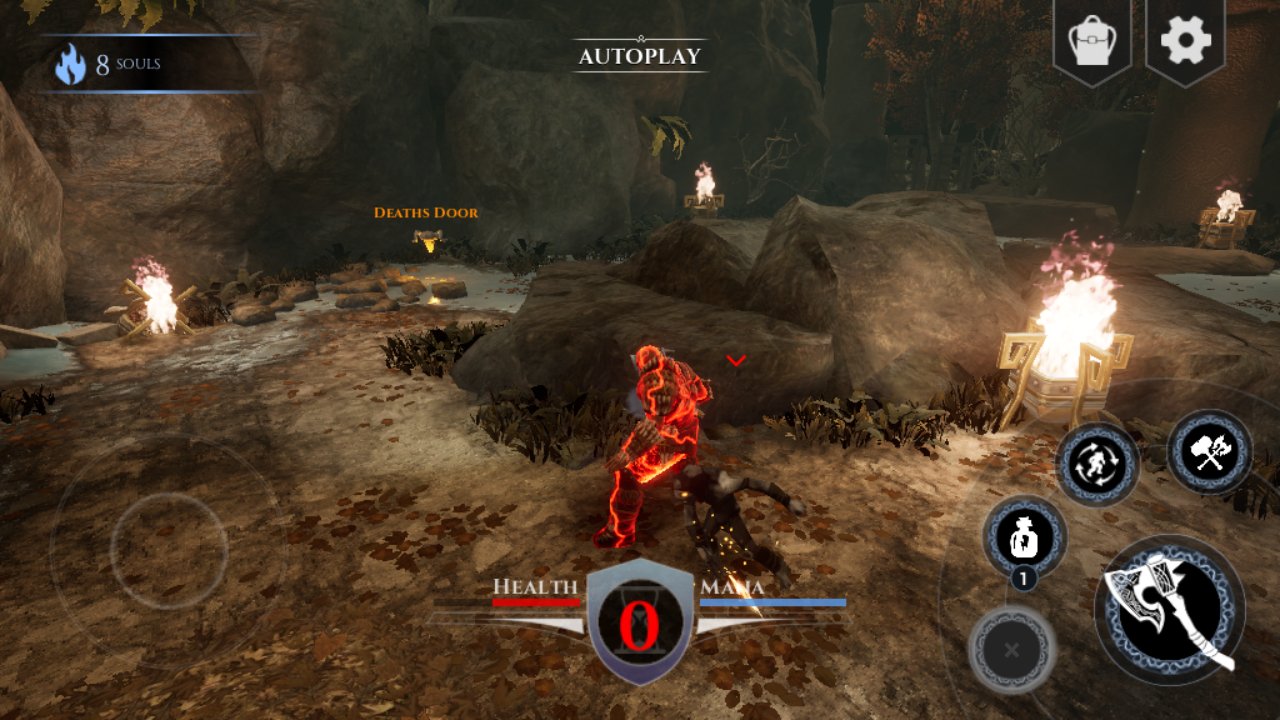Tap the virtual movement joystick
The width and height of the screenshot is (1280, 720).
pos(169,546)
